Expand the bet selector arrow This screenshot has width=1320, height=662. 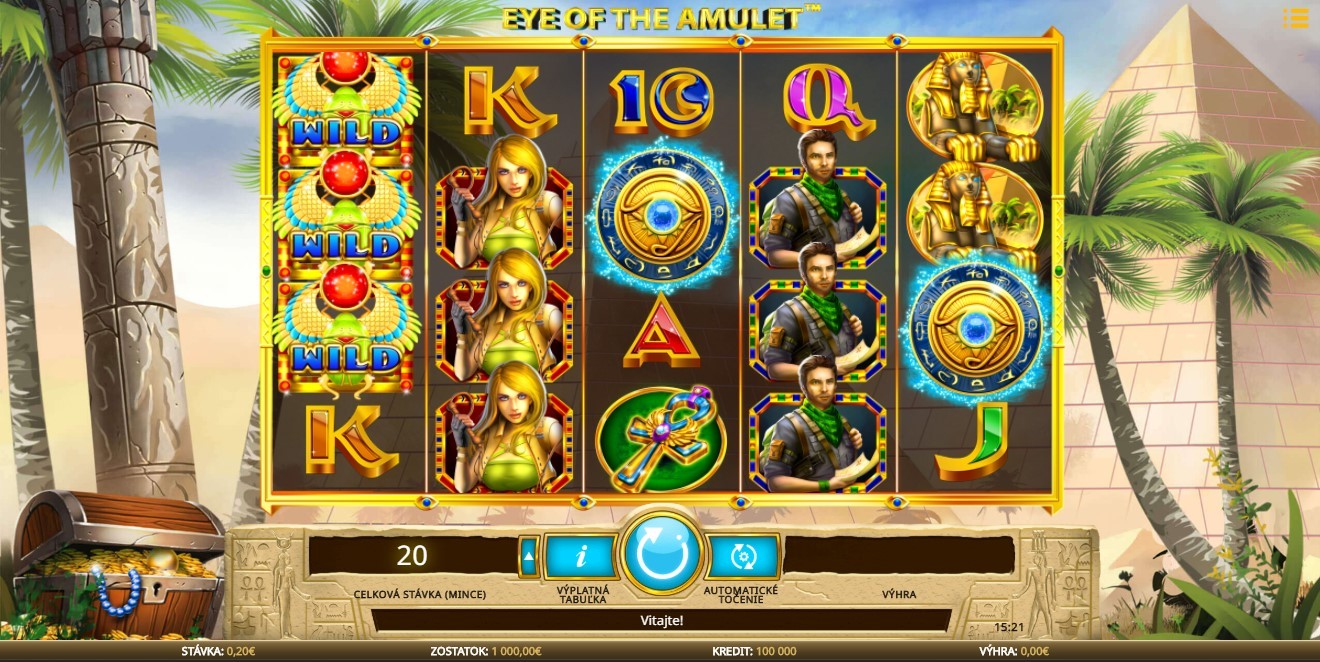529,557
